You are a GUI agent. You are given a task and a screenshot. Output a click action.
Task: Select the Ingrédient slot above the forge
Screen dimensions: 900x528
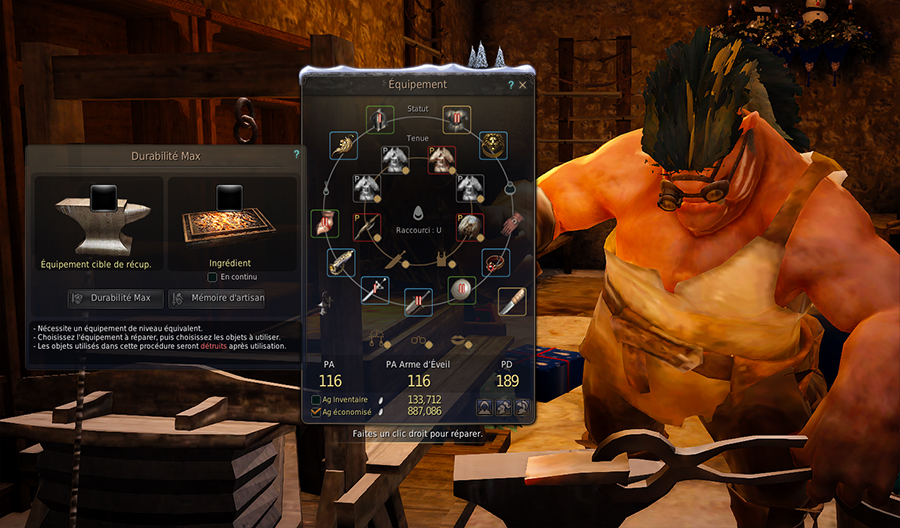231,197
